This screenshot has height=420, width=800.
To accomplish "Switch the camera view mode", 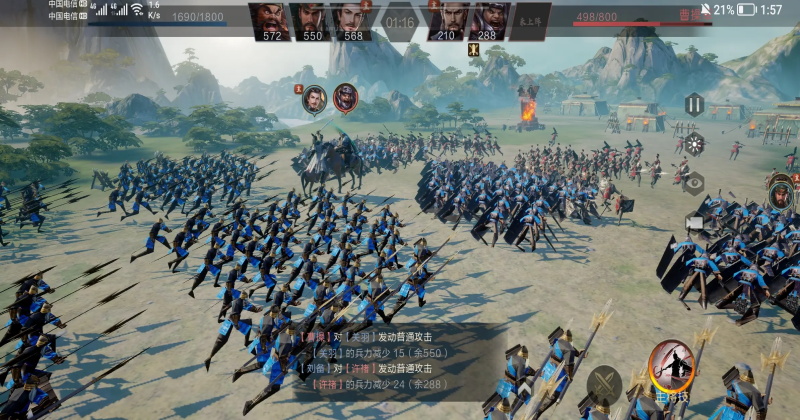I will [x=694, y=222].
